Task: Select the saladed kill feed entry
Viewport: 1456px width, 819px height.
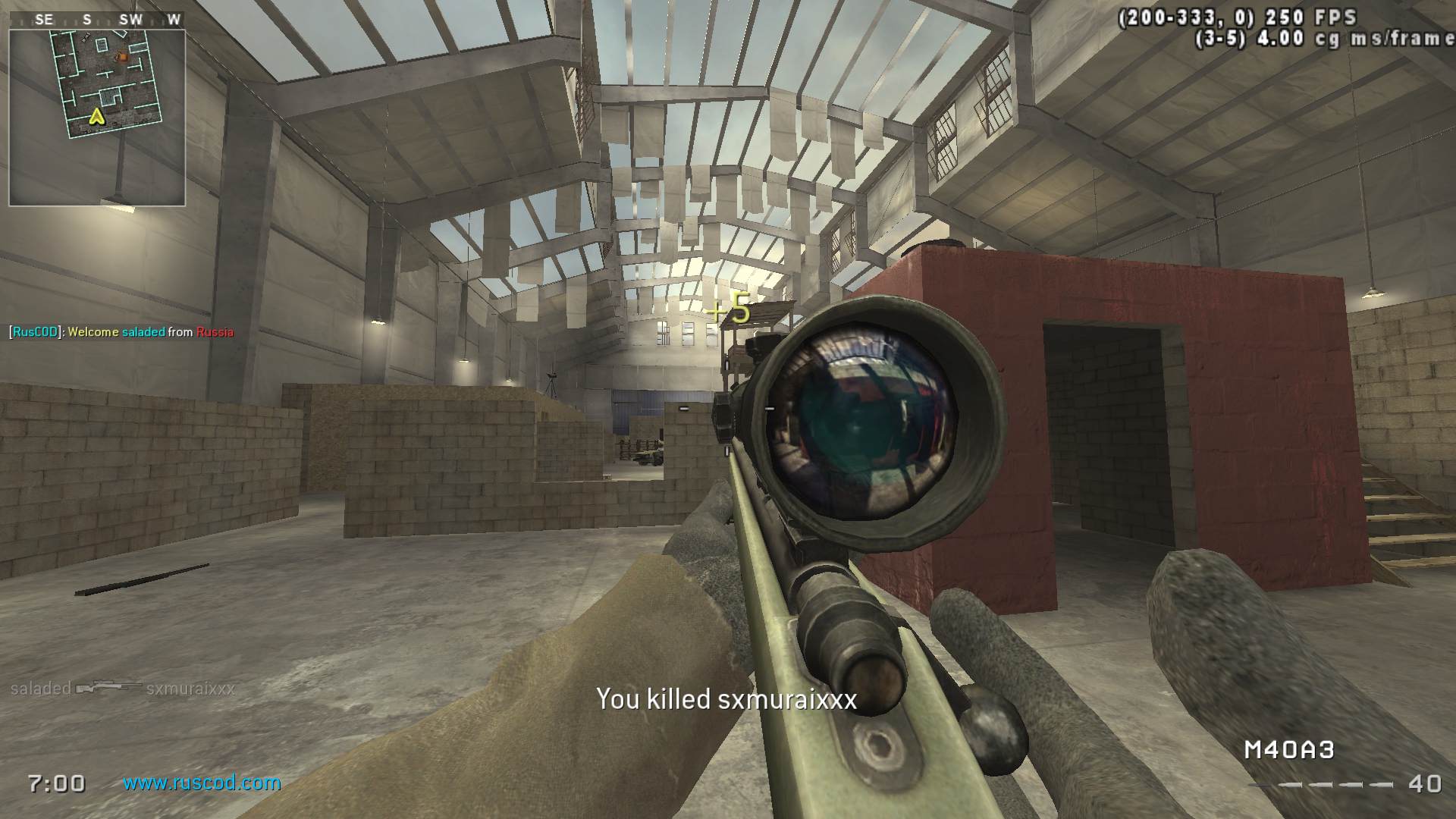Action: (x=123, y=689)
